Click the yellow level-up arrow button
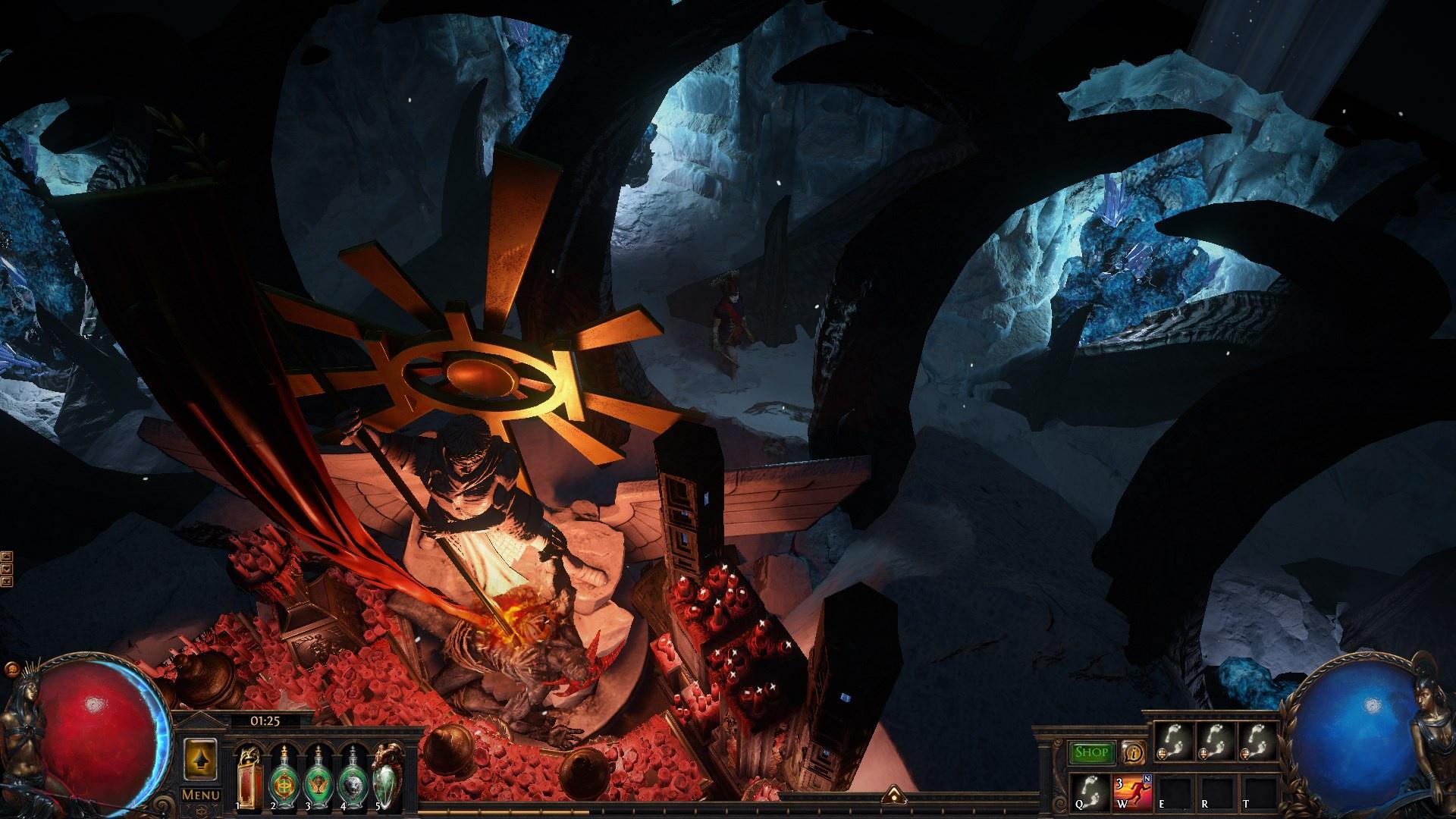The height and width of the screenshot is (819, 1456). (x=201, y=758)
